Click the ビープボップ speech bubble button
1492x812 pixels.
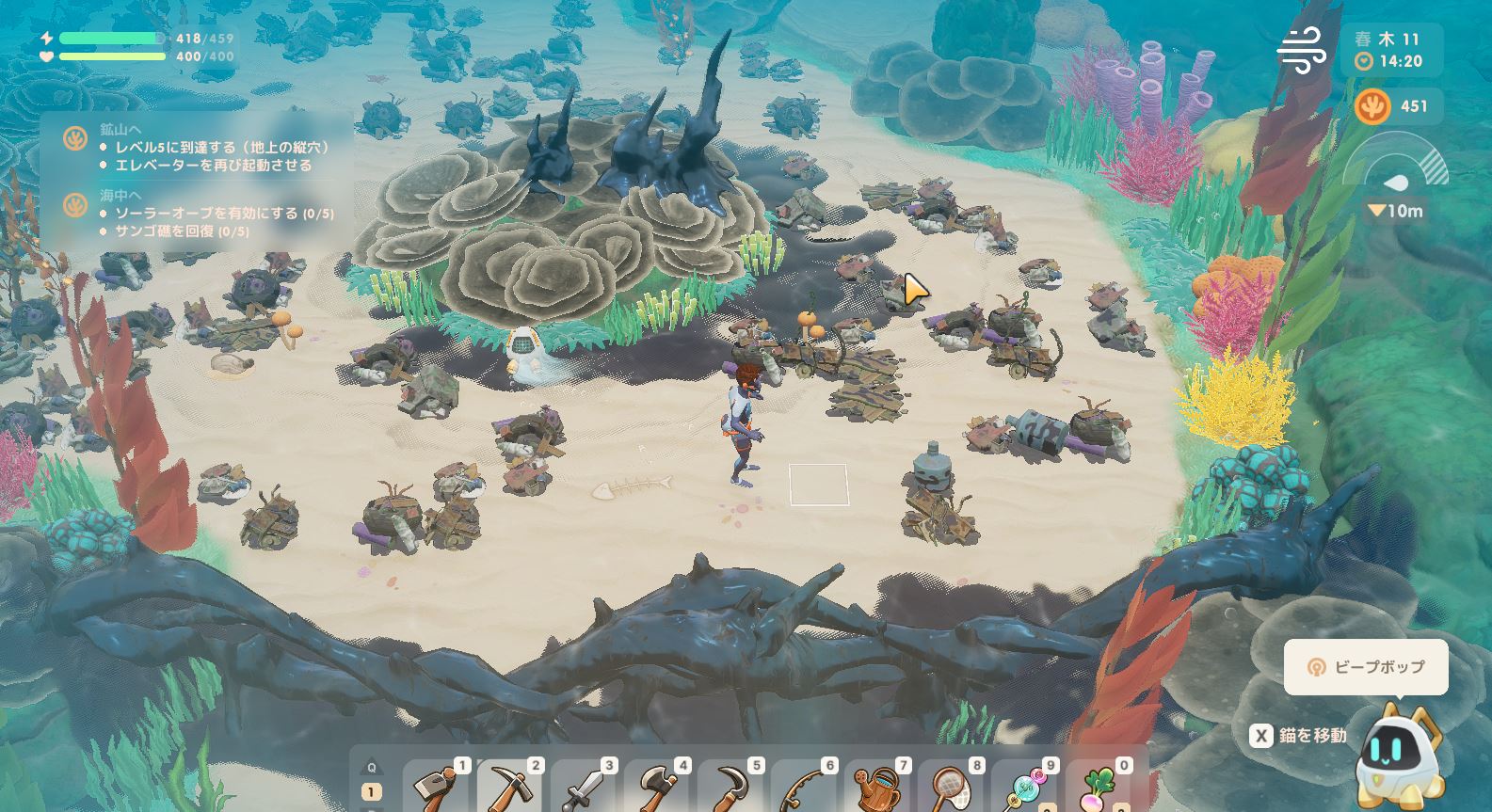click(x=1366, y=667)
